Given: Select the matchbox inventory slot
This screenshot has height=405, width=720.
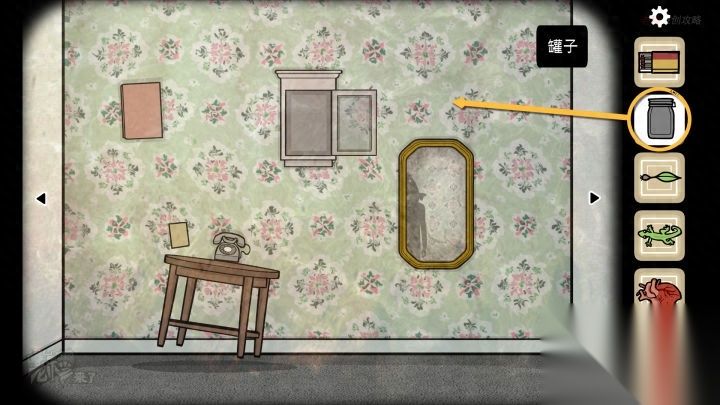Looking at the screenshot, I should 659,62.
